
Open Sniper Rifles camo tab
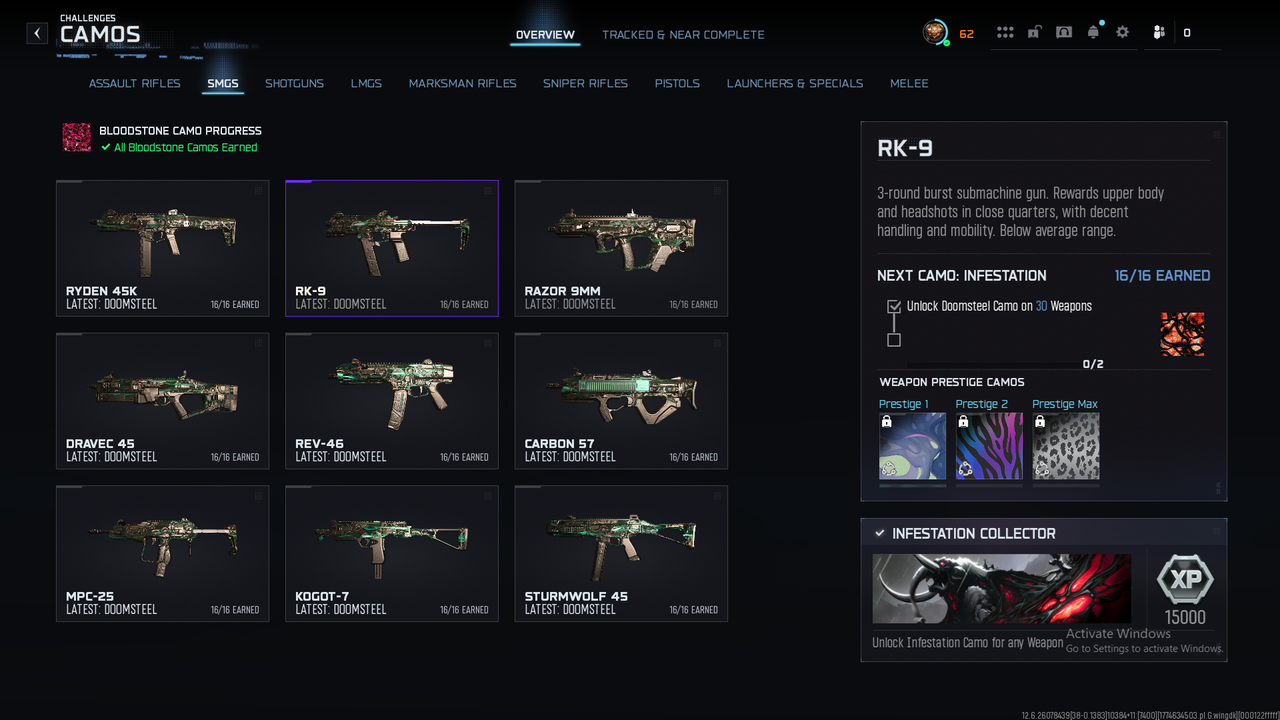click(585, 84)
